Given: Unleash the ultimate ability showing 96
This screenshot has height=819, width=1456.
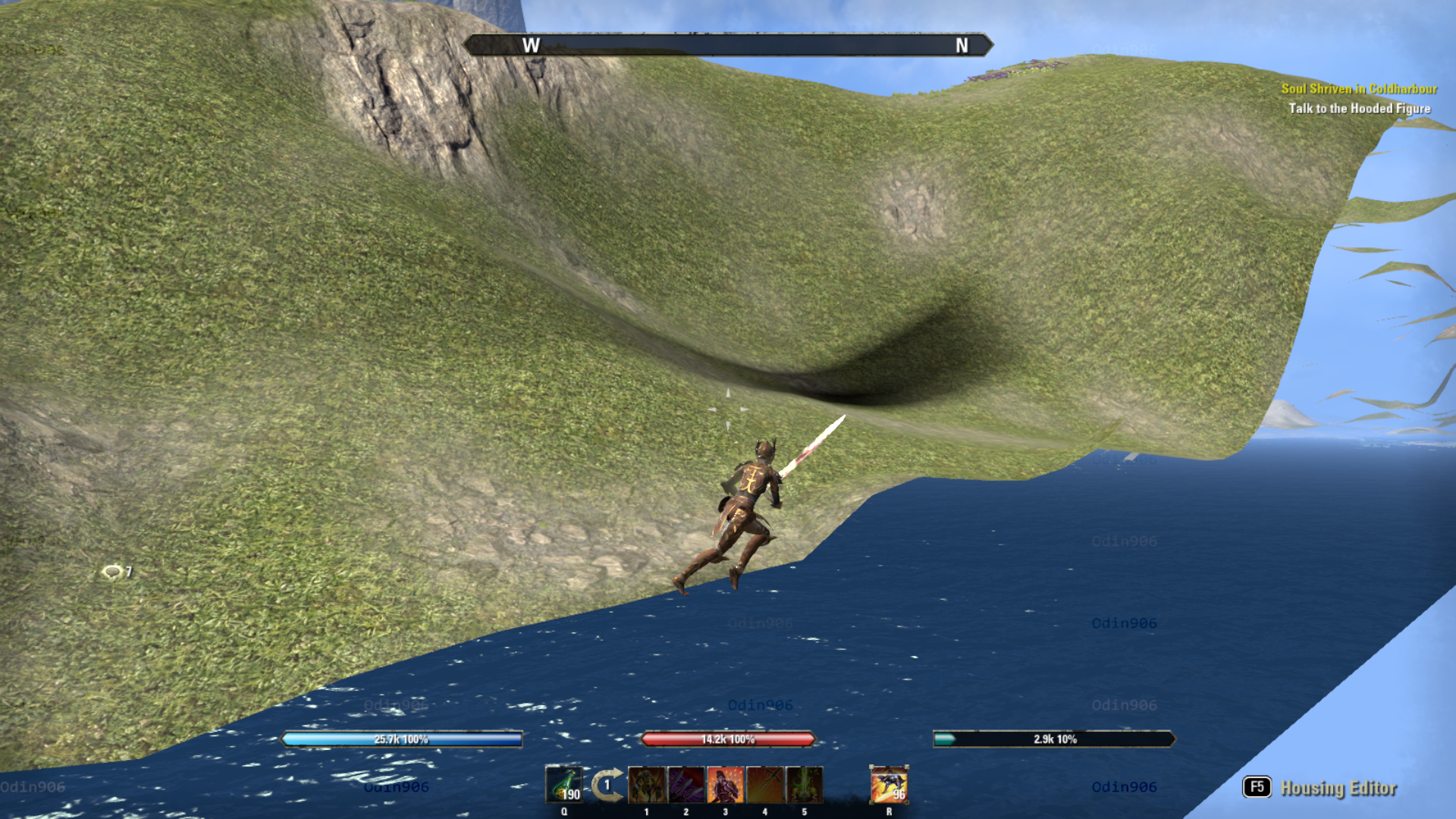Looking at the screenshot, I should 889,785.
